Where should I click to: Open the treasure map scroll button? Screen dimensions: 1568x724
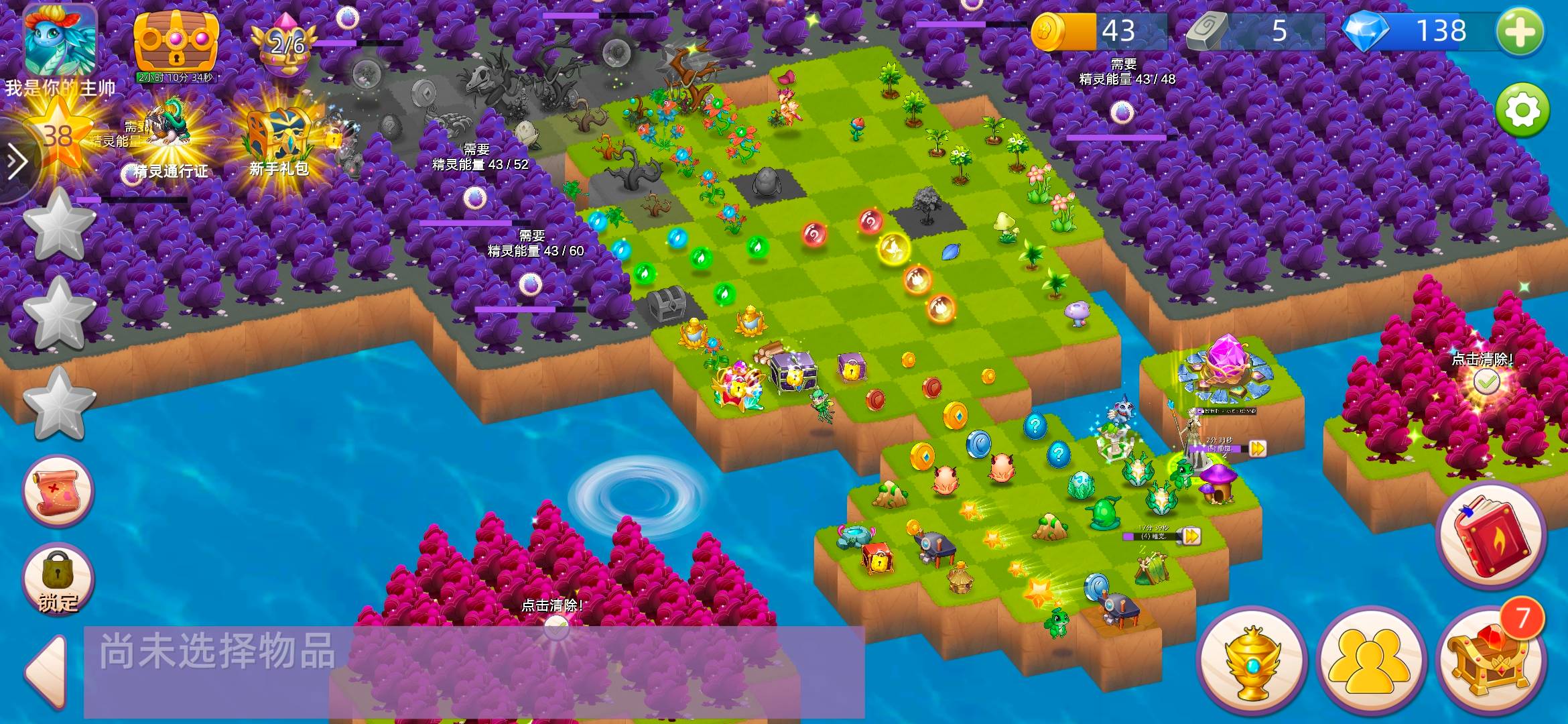(58, 491)
